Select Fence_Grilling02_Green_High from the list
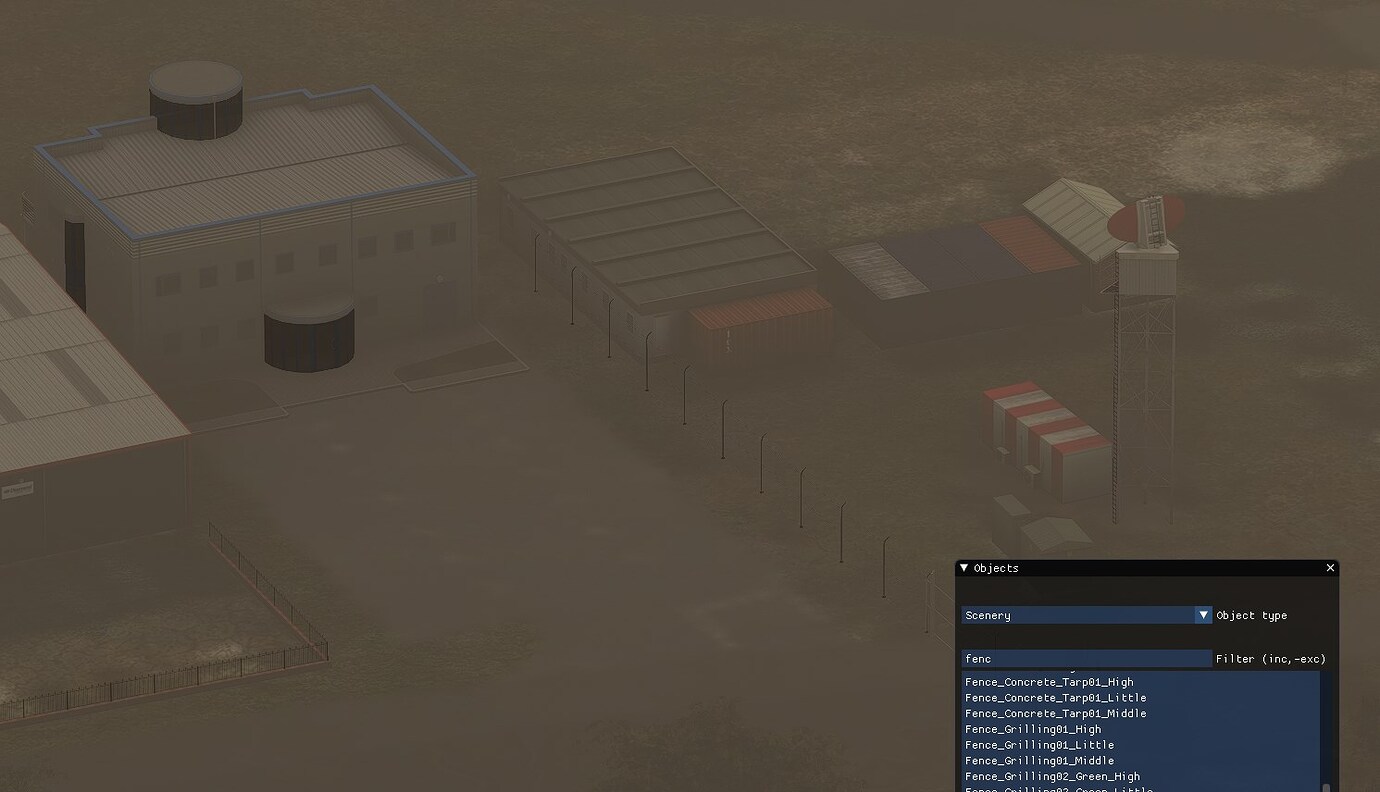The height and width of the screenshot is (792, 1380). click(x=1053, y=776)
